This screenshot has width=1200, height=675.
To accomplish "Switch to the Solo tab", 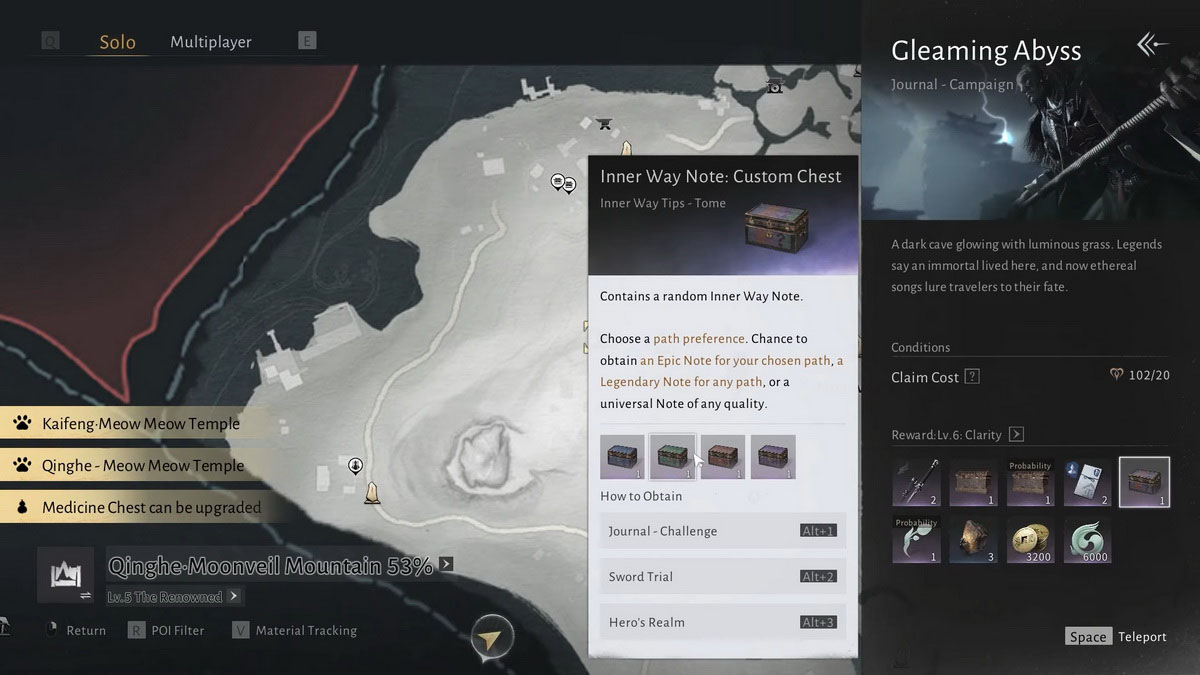I will (117, 42).
